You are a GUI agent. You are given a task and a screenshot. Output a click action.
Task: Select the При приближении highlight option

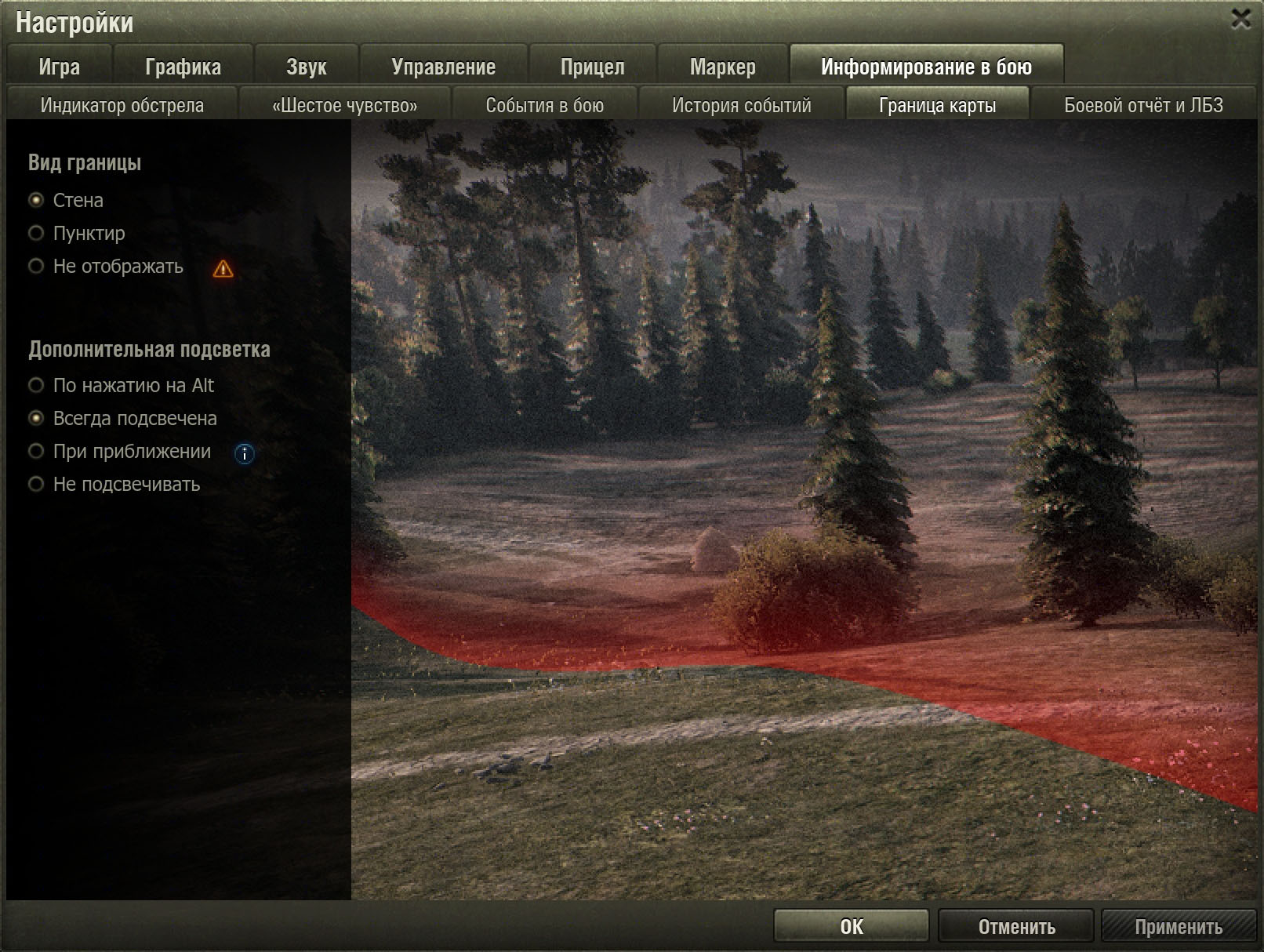pos(36,451)
